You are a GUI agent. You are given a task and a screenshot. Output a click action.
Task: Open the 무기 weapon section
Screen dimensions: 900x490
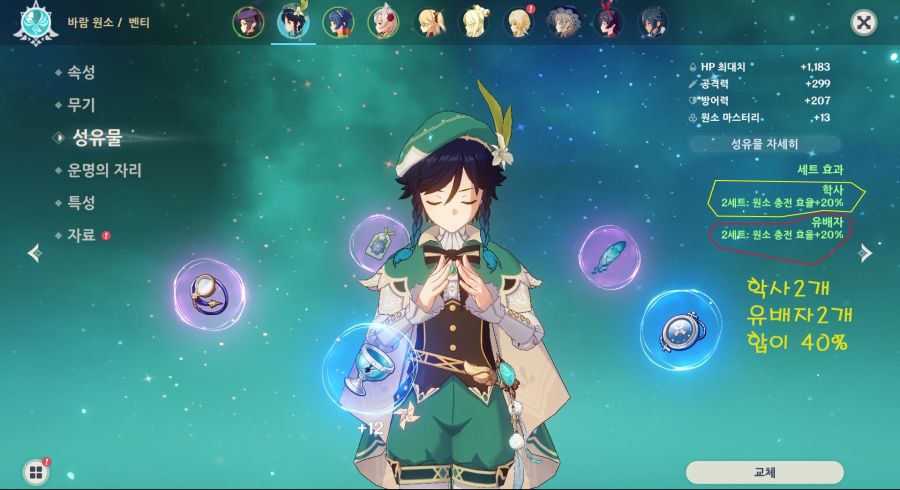coord(80,103)
